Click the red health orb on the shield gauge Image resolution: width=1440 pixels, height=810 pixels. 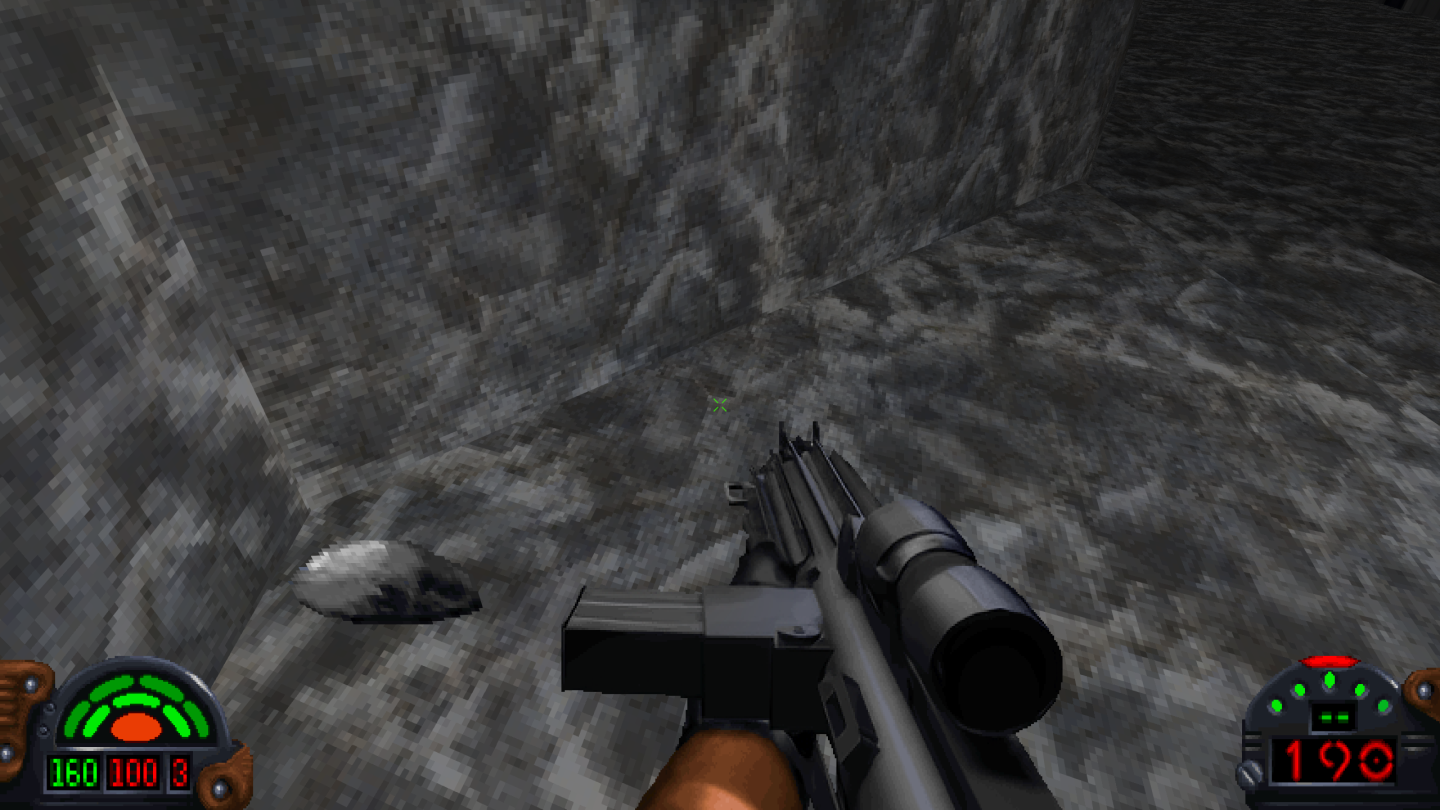click(x=136, y=727)
